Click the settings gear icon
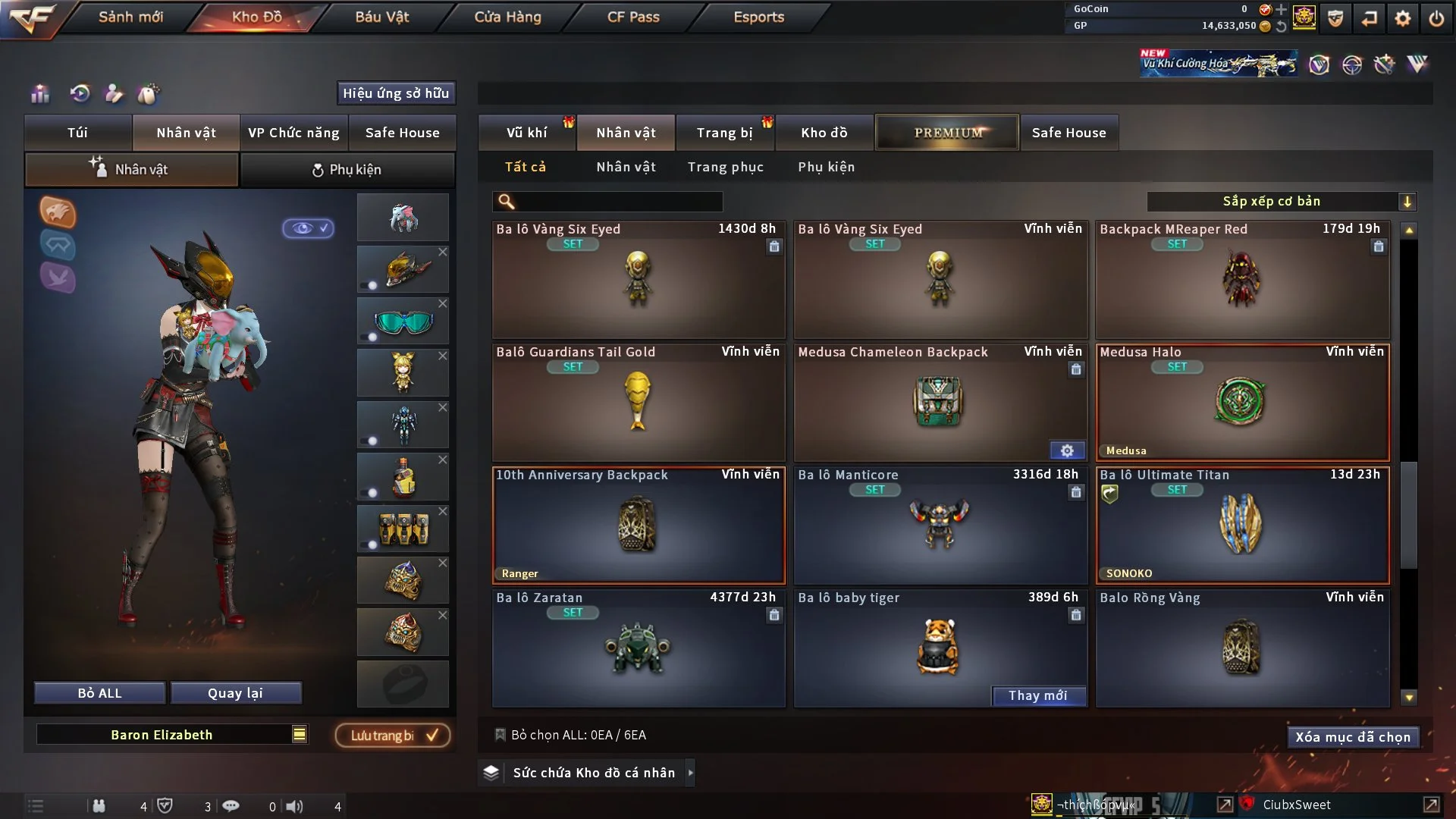 1403,18
